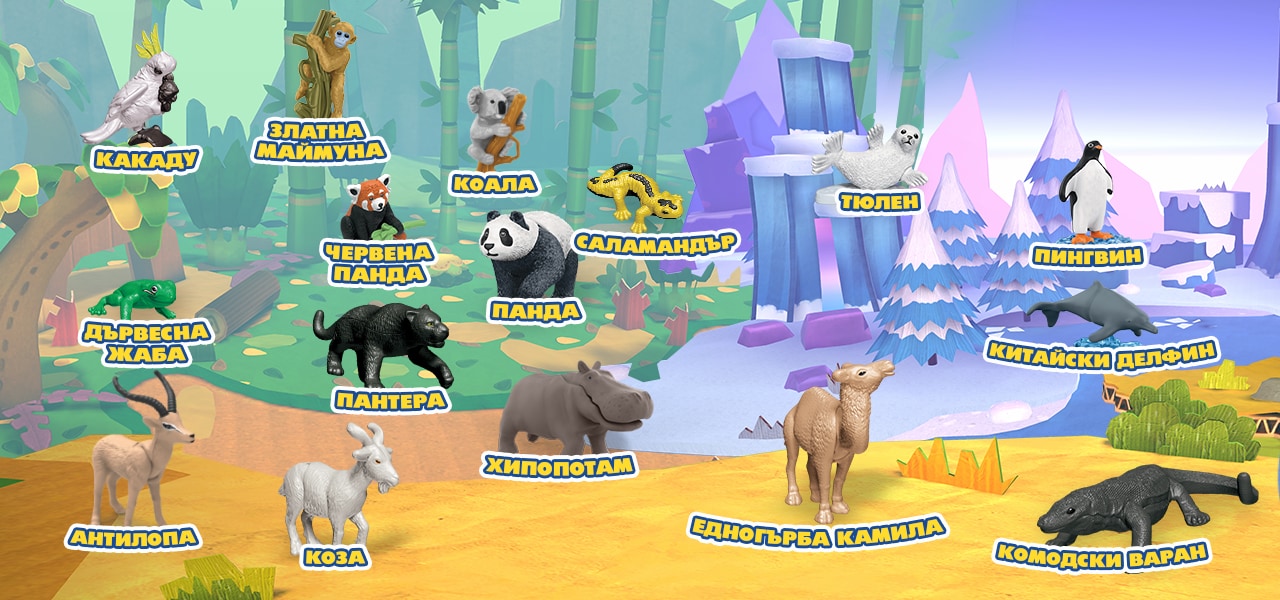Choose the Антилопа name tag

click(133, 538)
